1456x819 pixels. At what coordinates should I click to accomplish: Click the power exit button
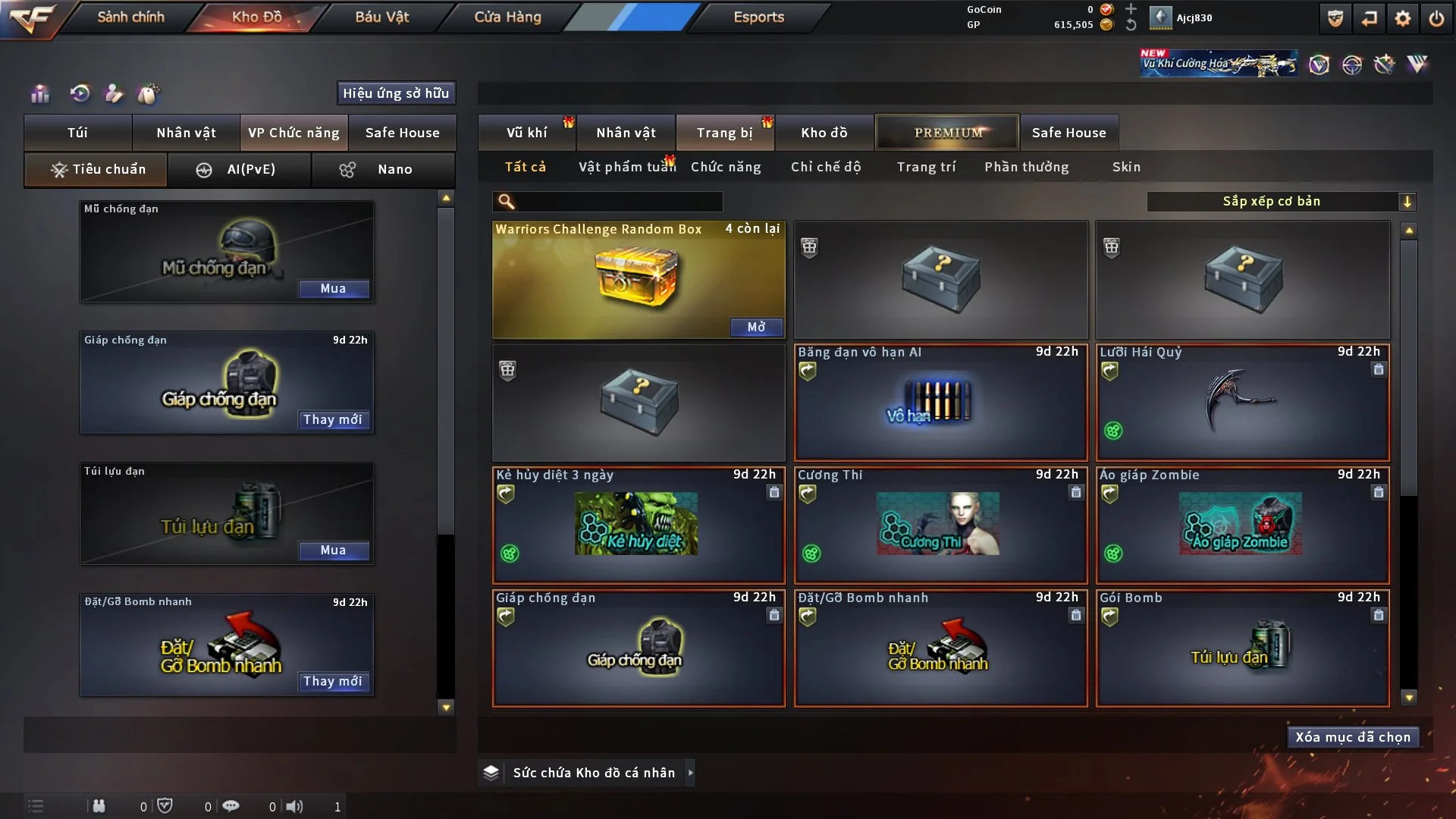pyautogui.click(x=1436, y=18)
